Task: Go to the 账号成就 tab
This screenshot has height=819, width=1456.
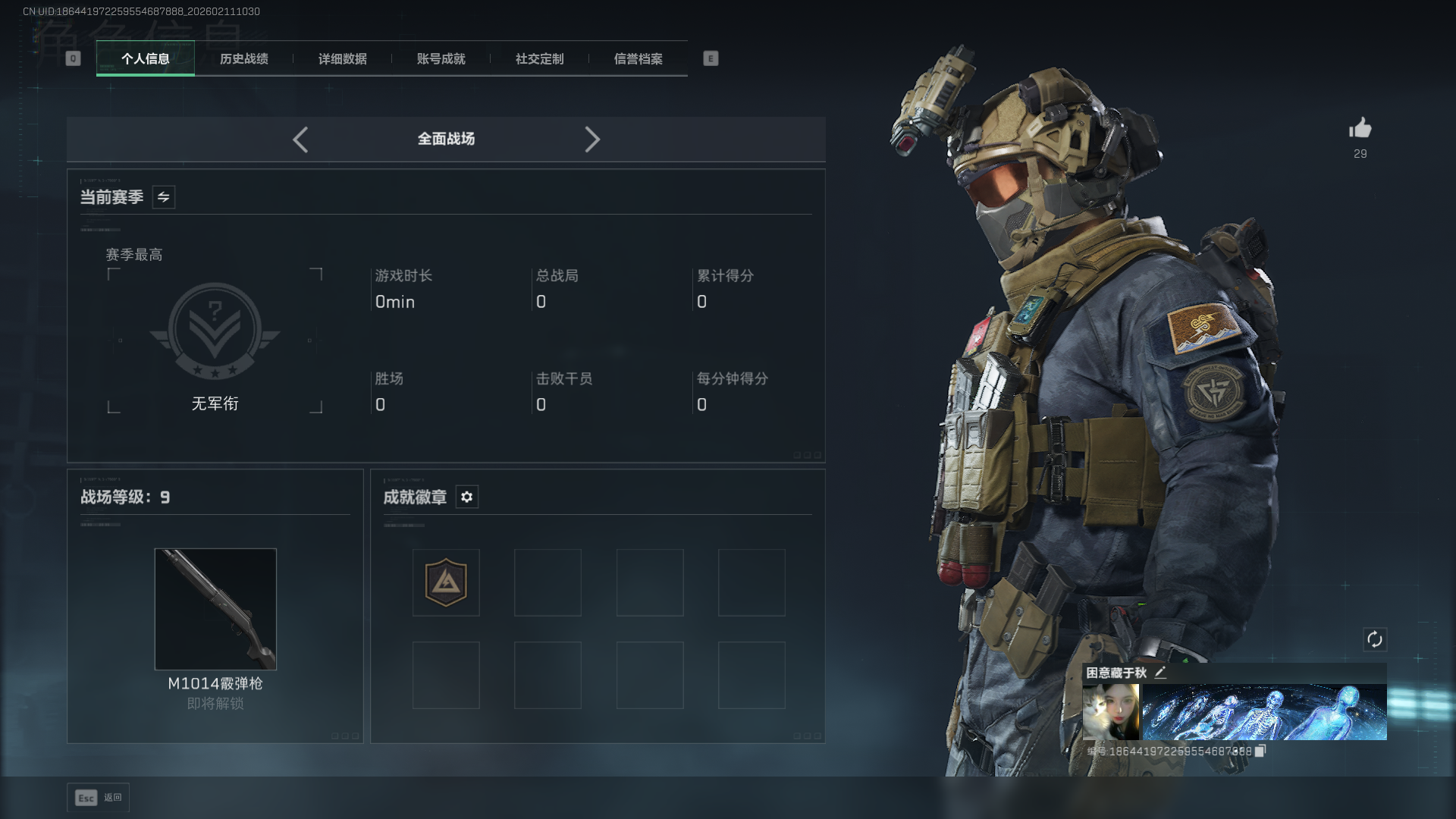Action: click(441, 58)
